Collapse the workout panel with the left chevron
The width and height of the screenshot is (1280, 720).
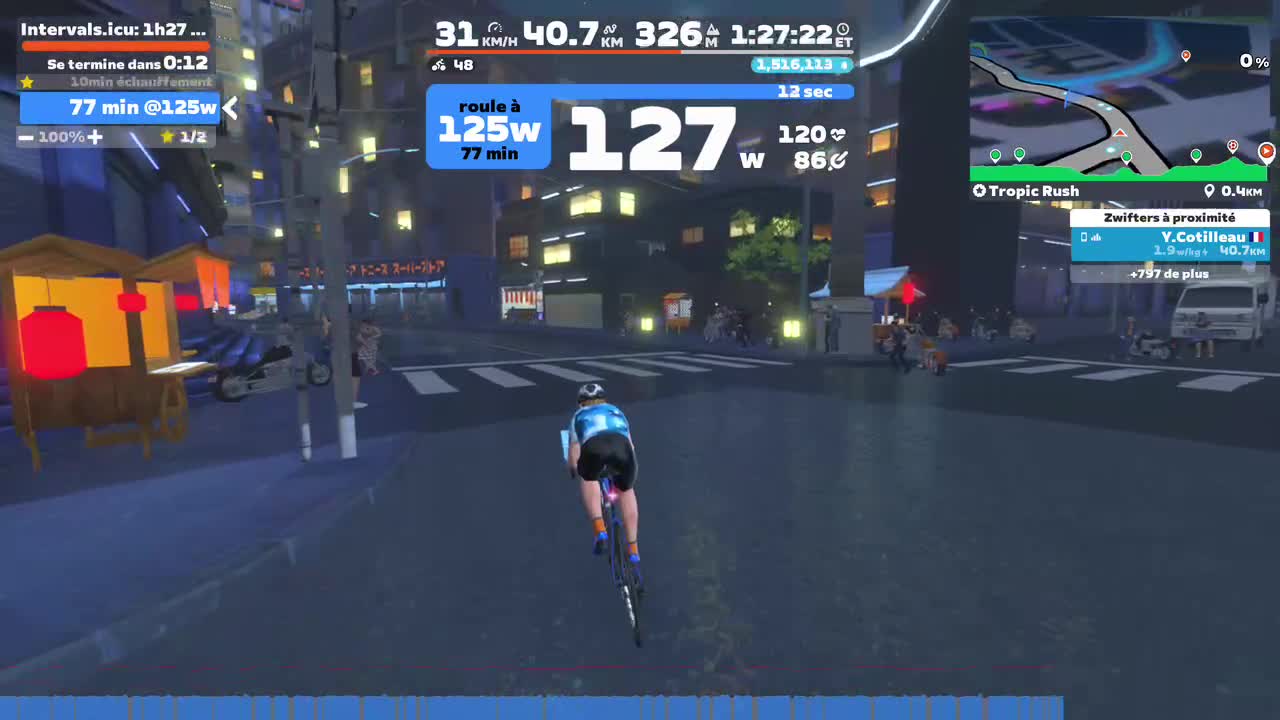pyautogui.click(x=230, y=108)
